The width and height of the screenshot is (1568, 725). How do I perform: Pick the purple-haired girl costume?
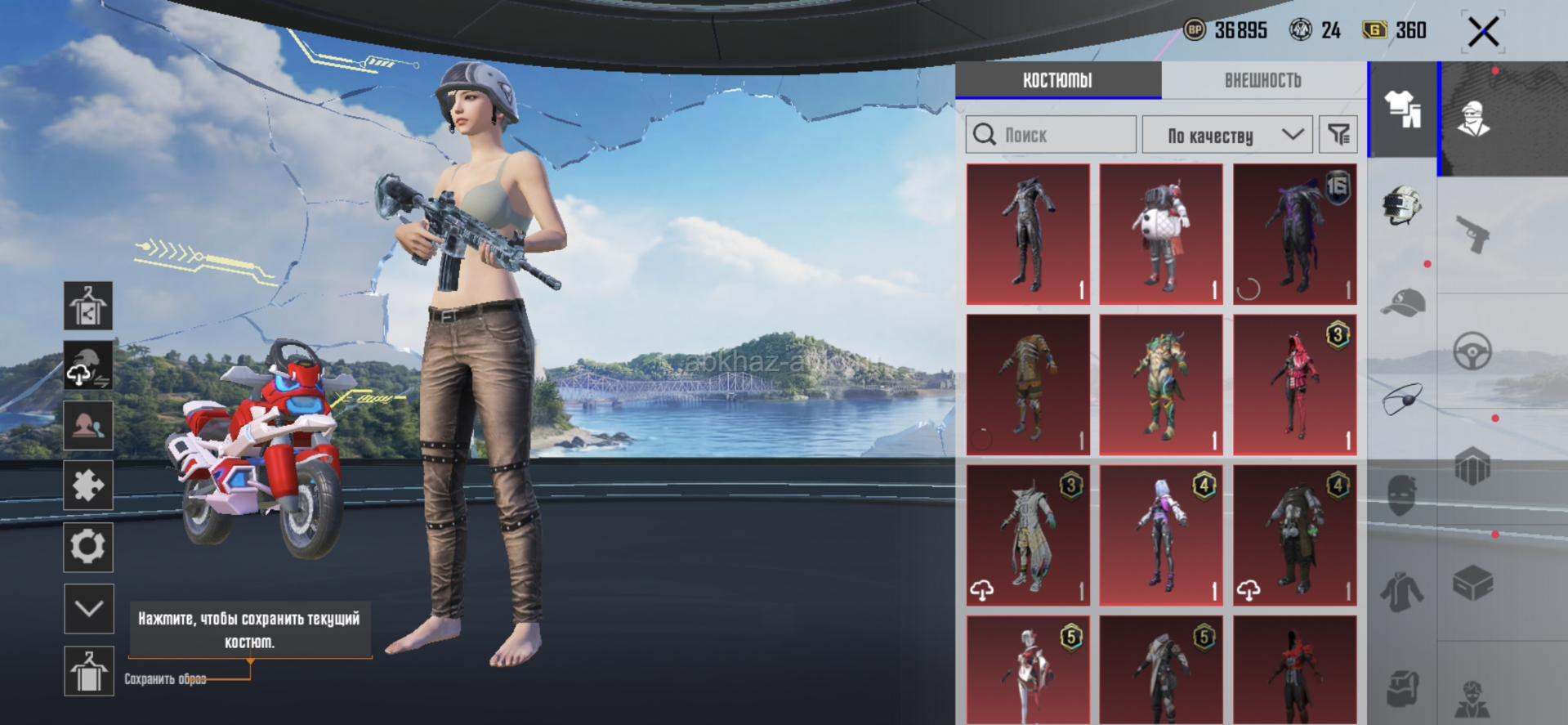click(x=1160, y=535)
